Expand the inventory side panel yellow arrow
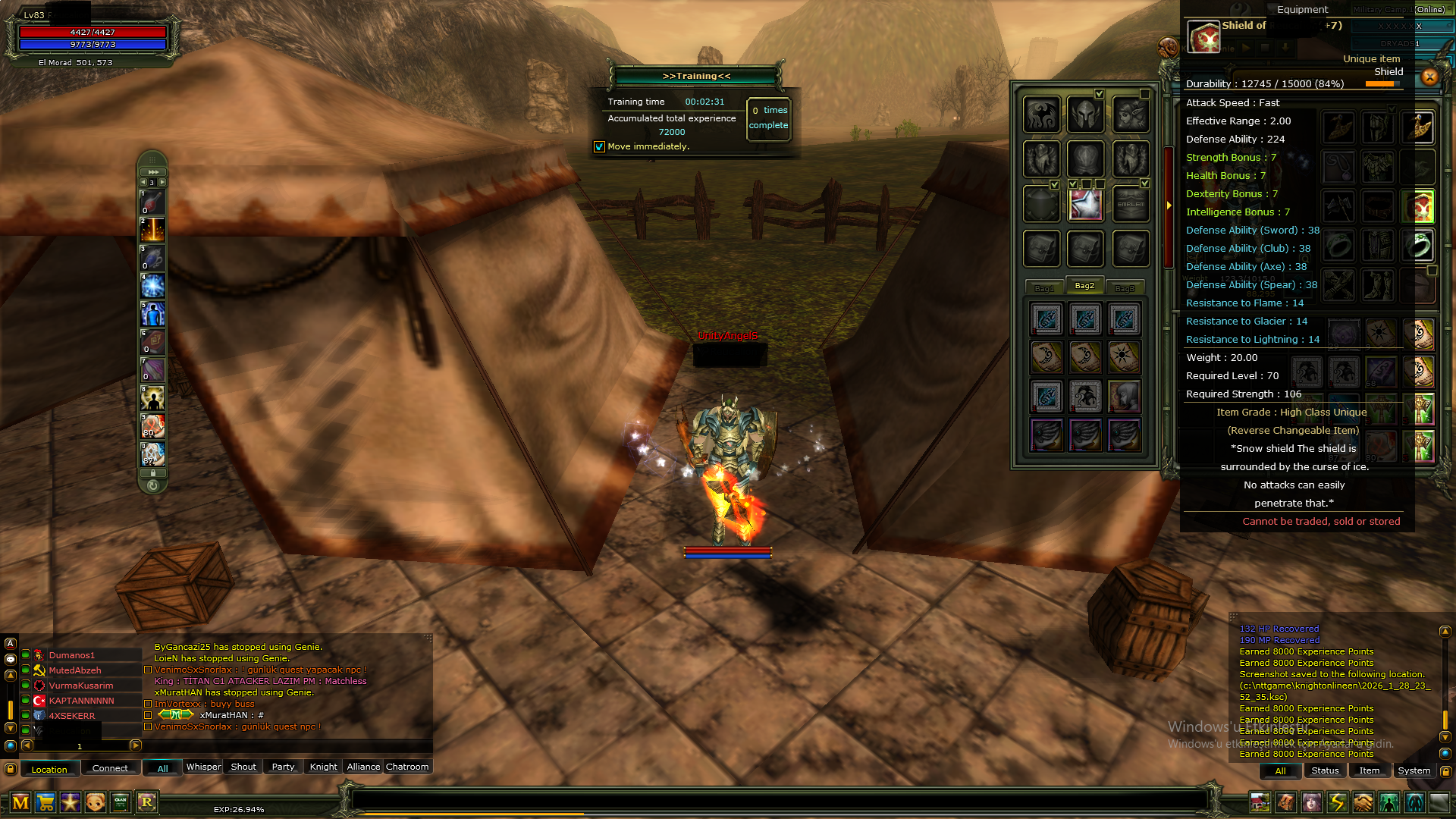The image size is (1456, 819). click(1169, 205)
